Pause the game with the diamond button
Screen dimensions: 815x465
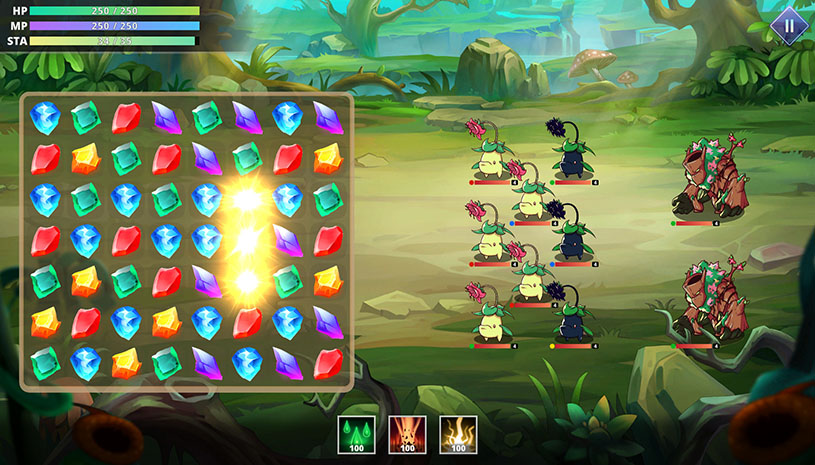(x=788, y=25)
